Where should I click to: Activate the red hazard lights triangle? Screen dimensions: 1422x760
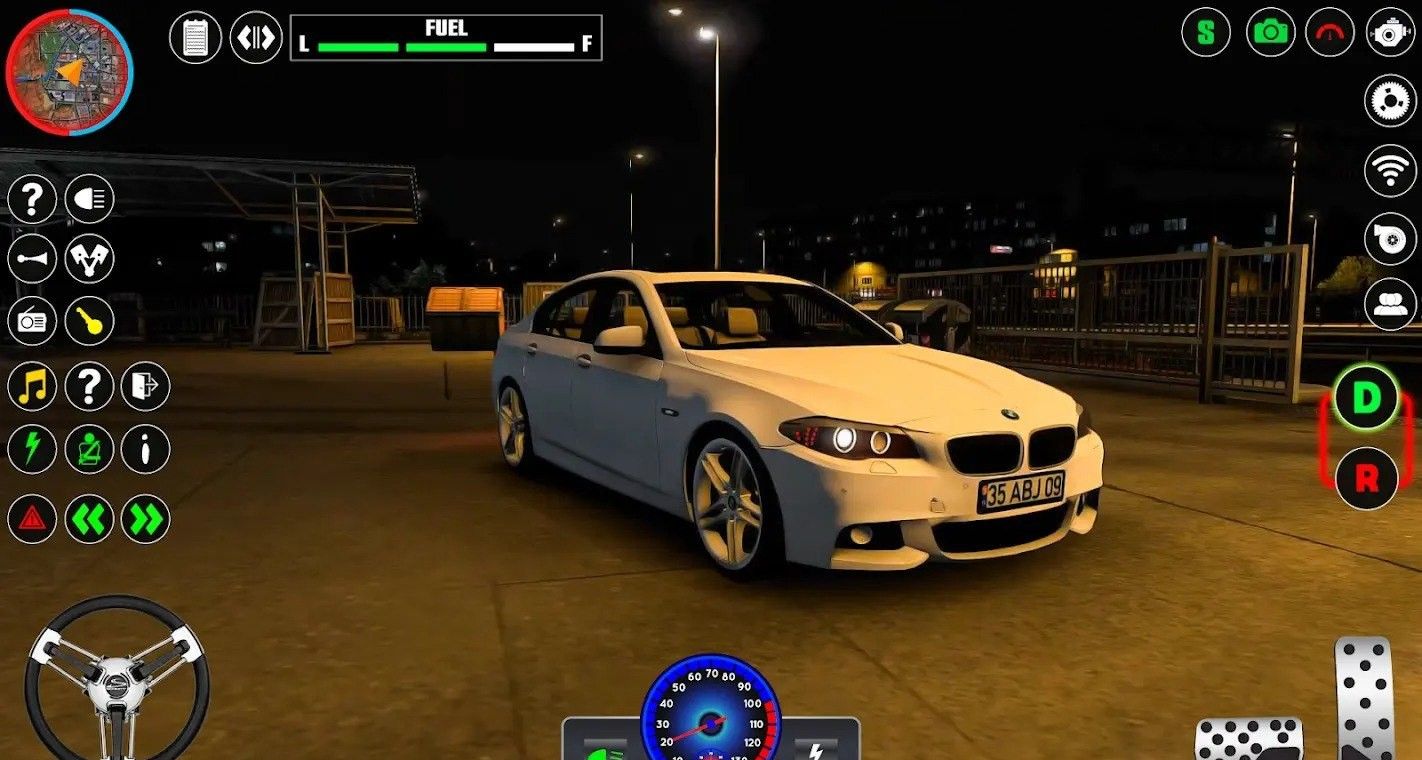point(32,519)
